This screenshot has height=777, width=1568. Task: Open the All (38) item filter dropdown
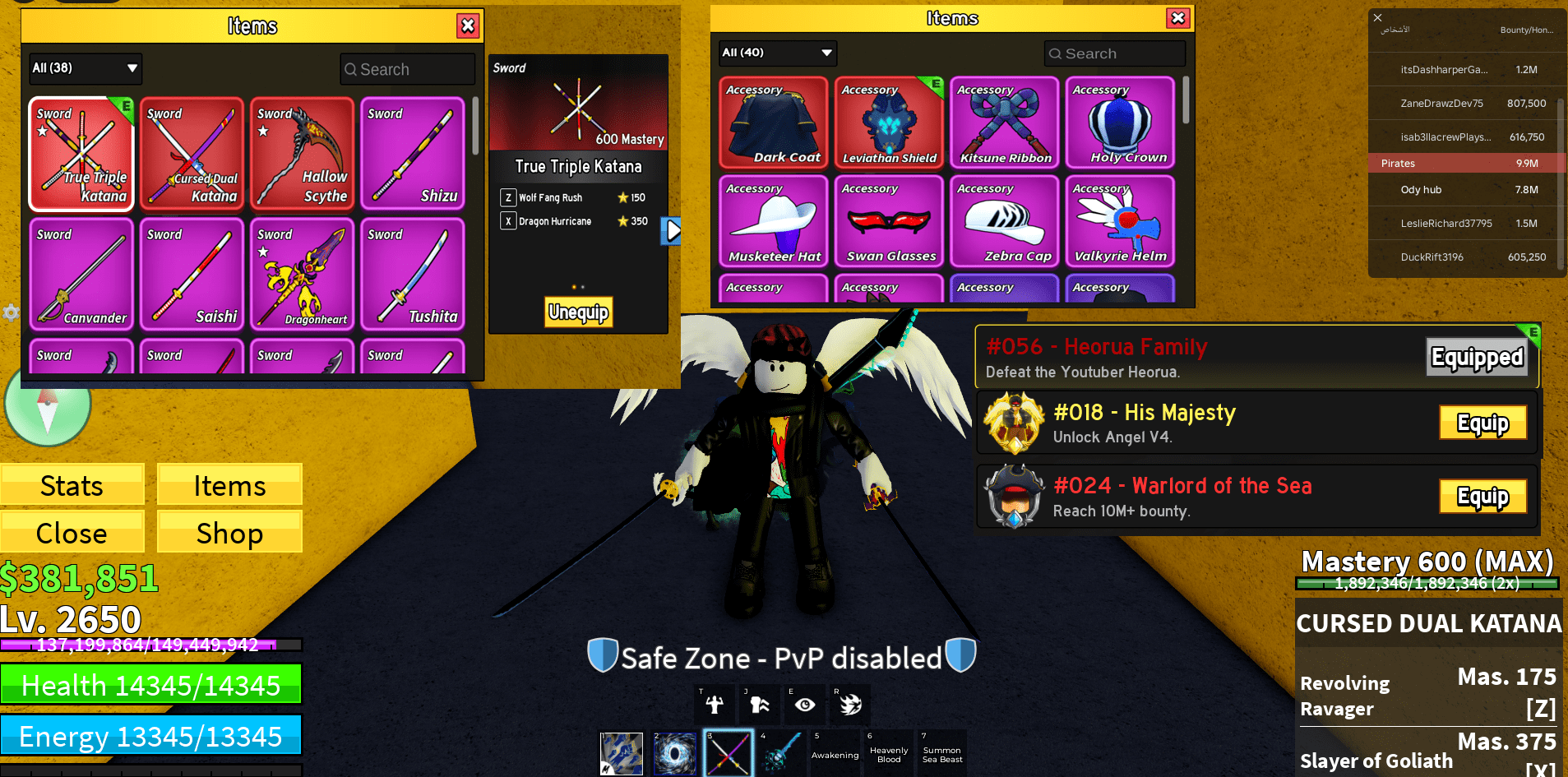(x=85, y=68)
